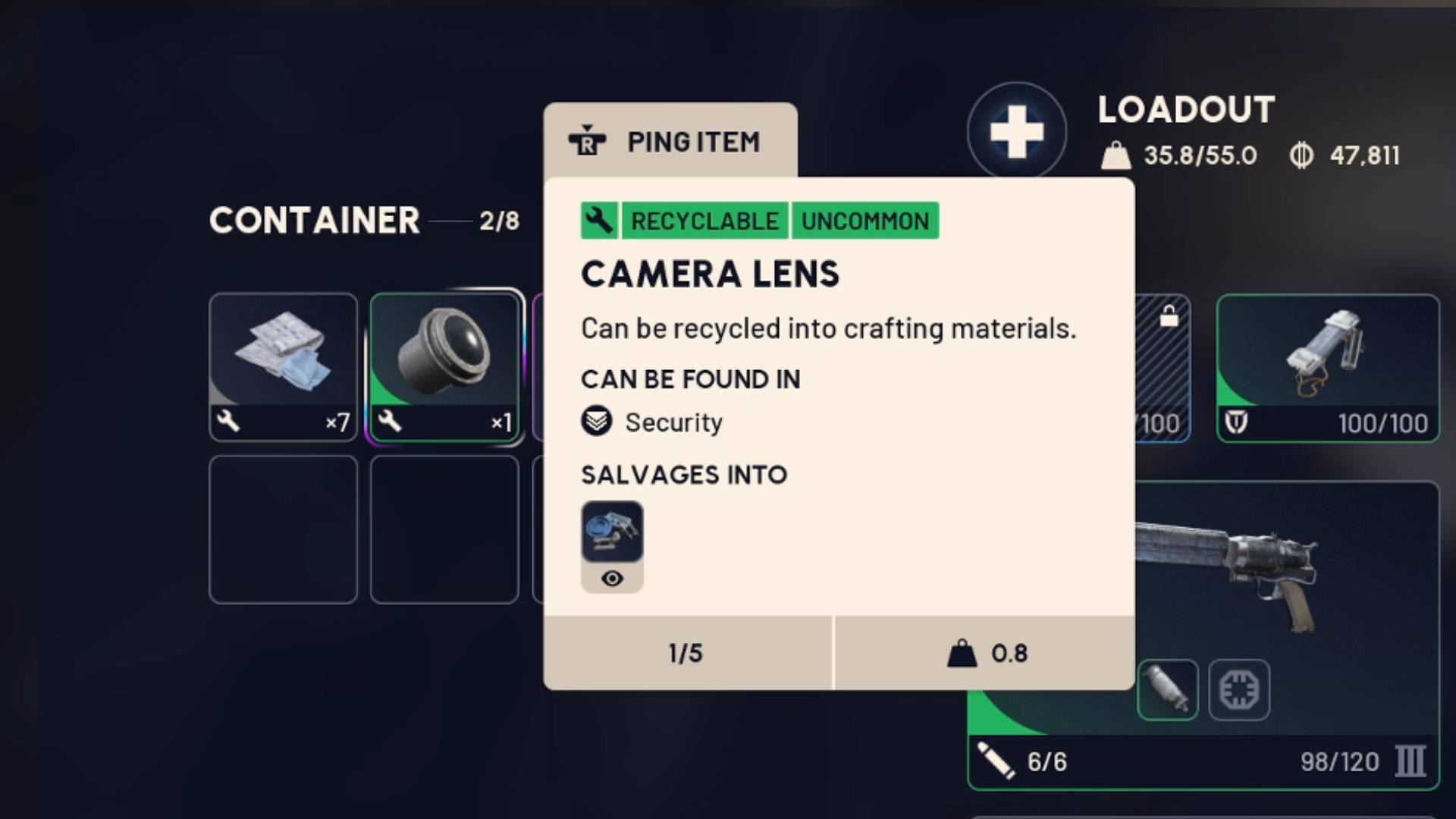Click the Camera Lens title text
This screenshot has height=819, width=1456.
(710, 275)
